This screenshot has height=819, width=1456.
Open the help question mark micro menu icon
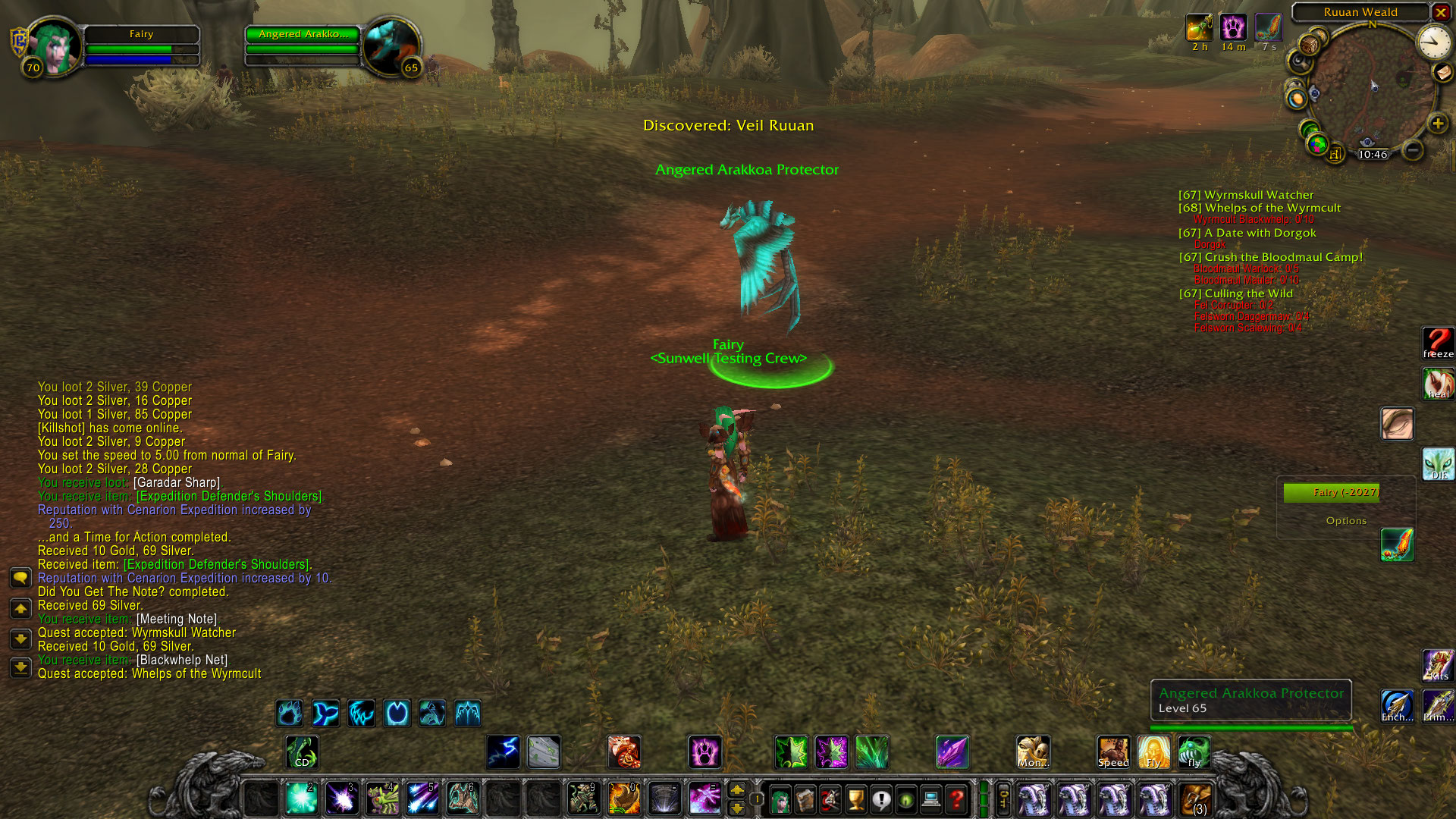(958, 799)
